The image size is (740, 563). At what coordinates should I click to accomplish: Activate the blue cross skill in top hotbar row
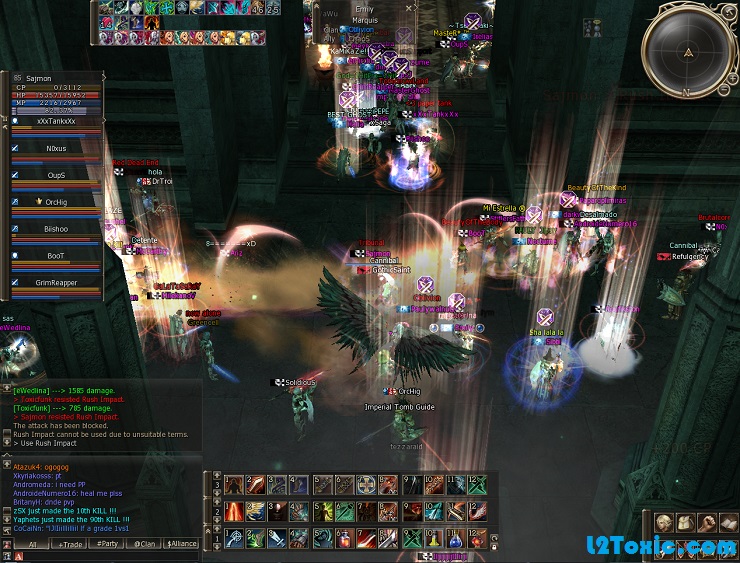coord(367,485)
